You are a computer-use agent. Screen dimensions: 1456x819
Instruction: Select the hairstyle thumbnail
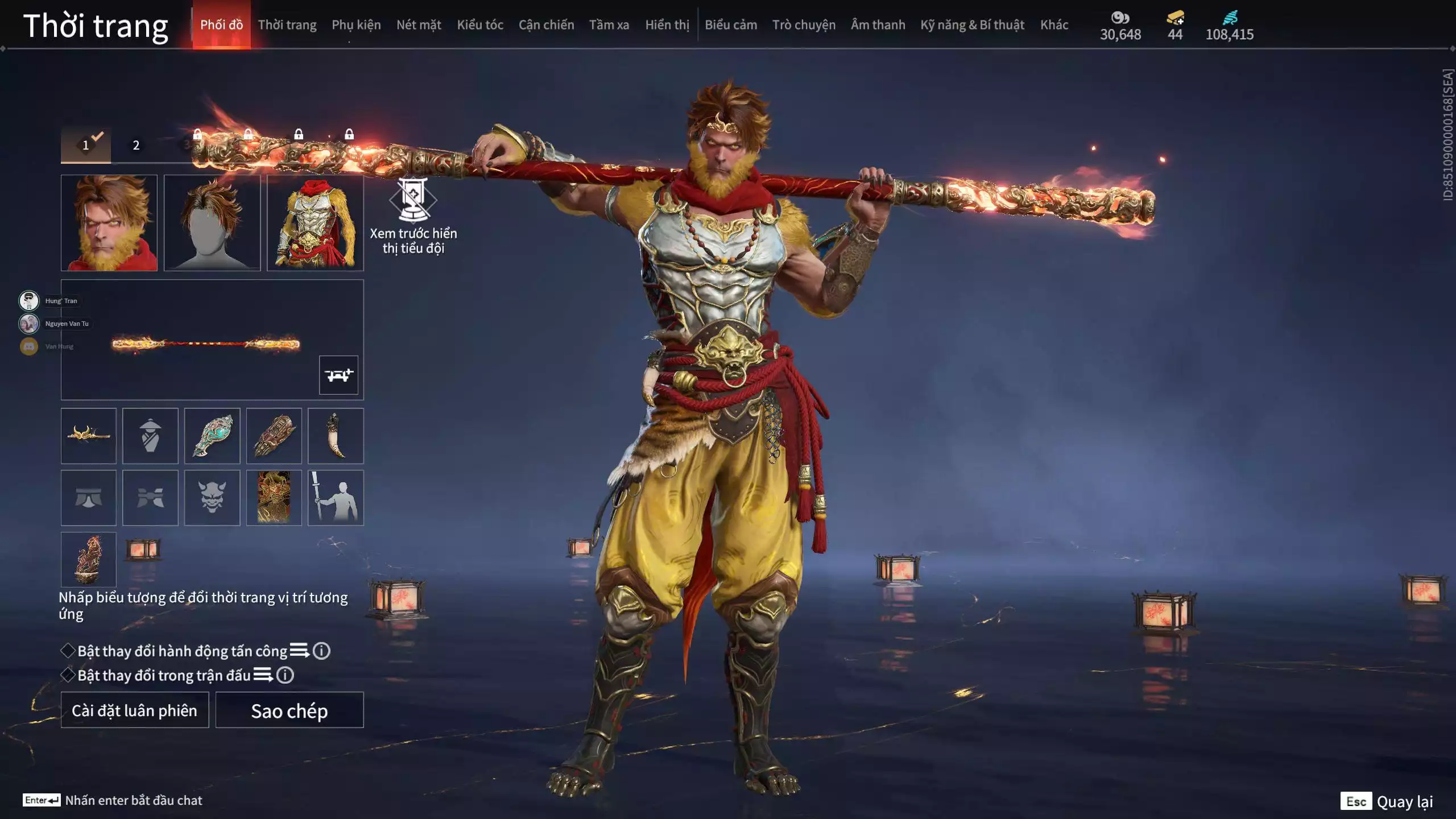[212, 222]
